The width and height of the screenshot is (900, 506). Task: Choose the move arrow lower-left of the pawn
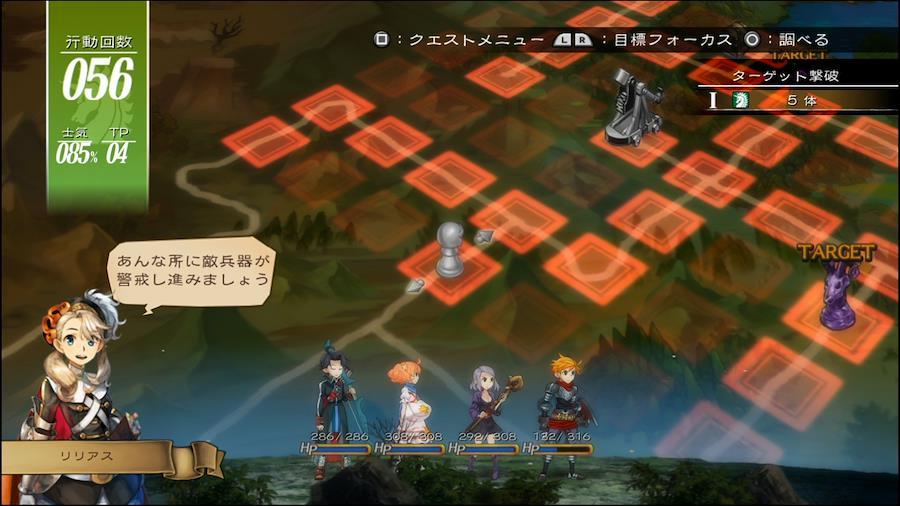(x=415, y=286)
